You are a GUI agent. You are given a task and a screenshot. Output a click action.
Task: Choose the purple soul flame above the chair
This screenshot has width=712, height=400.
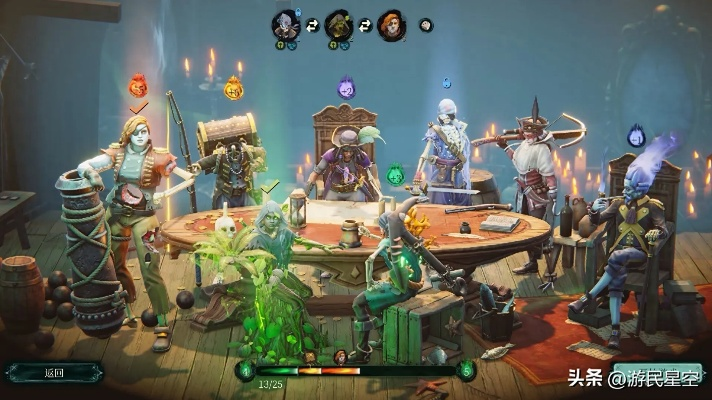346,88
